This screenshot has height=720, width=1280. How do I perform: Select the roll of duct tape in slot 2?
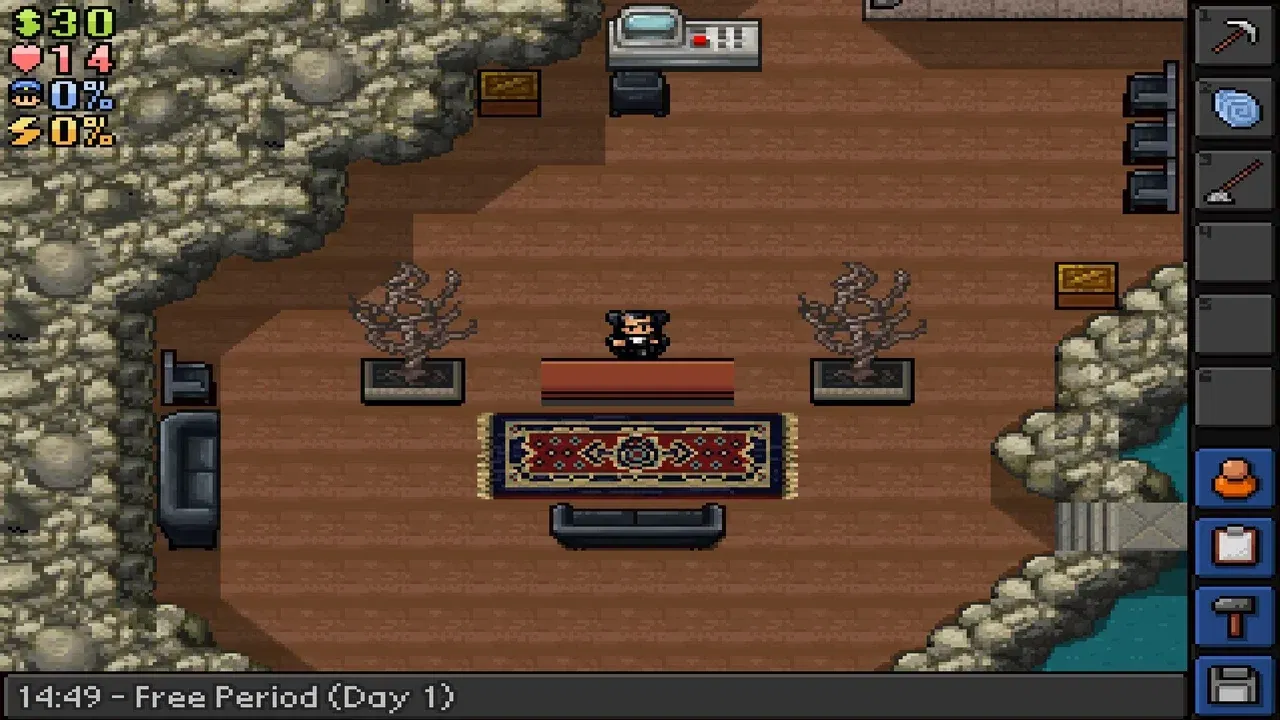(x=1233, y=108)
